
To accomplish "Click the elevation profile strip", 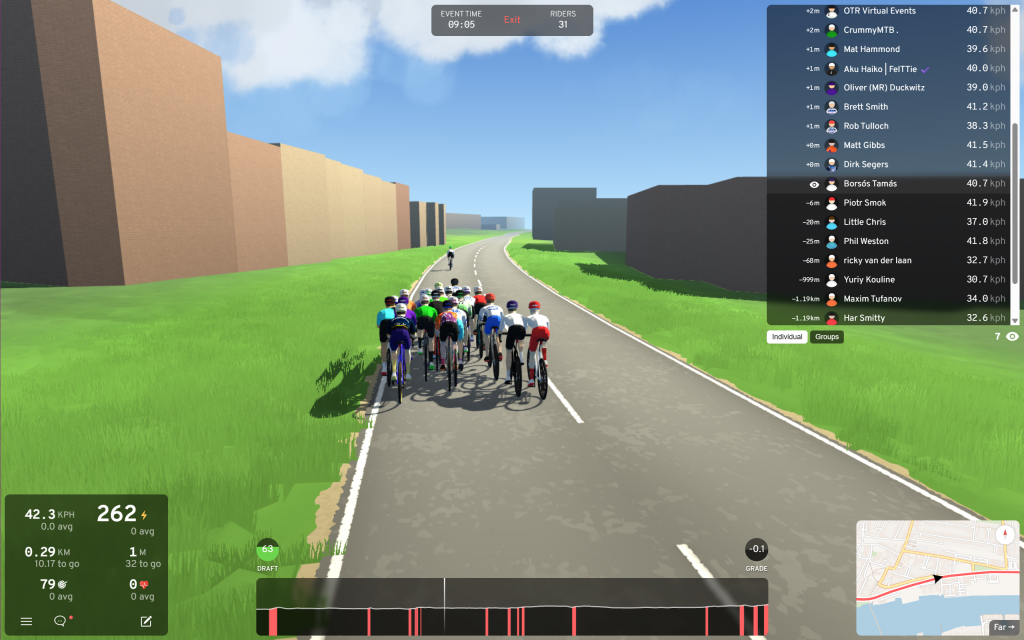I will pyautogui.click(x=512, y=606).
